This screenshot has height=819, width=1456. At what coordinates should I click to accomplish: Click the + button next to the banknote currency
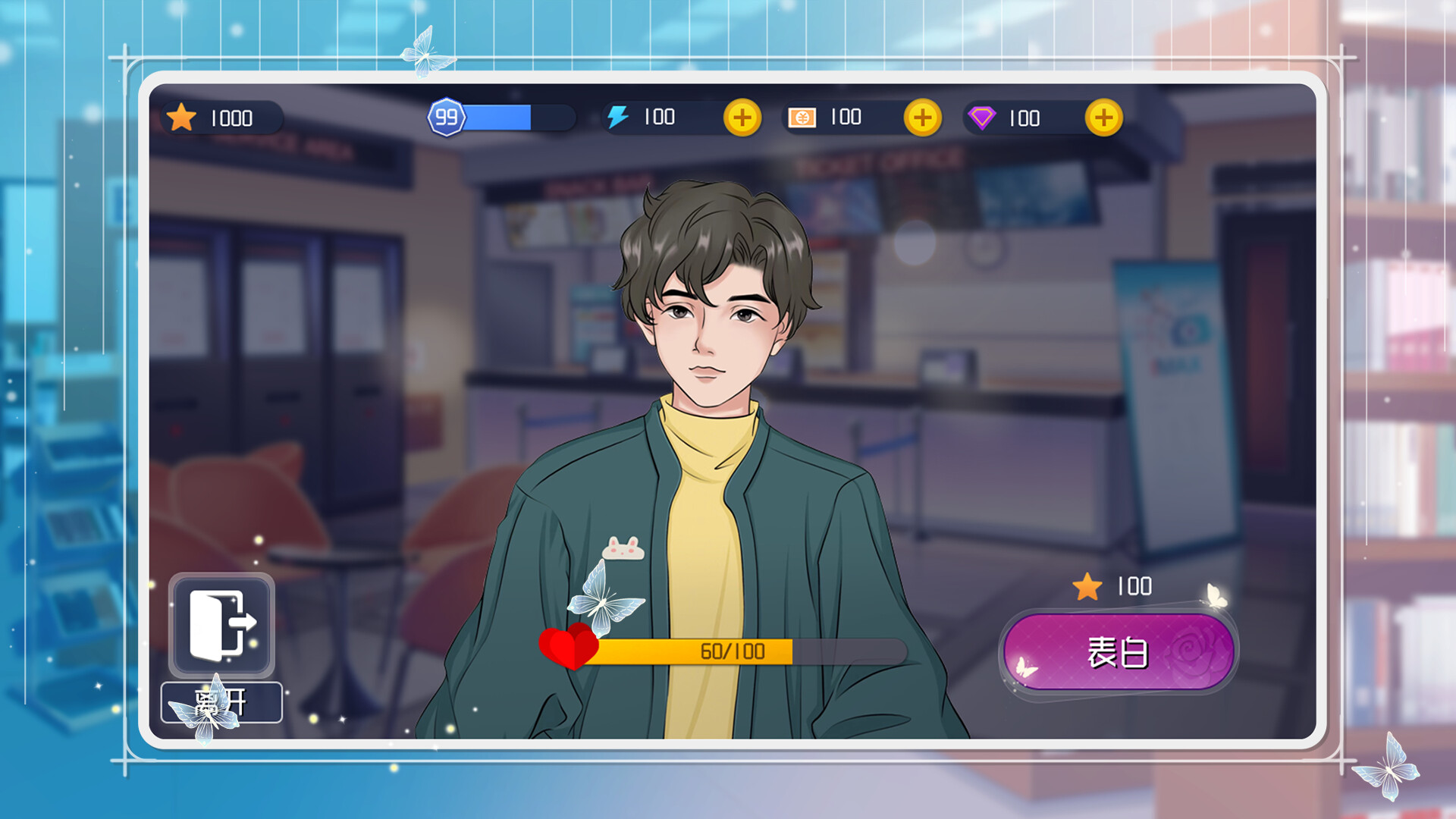[x=922, y=118]
